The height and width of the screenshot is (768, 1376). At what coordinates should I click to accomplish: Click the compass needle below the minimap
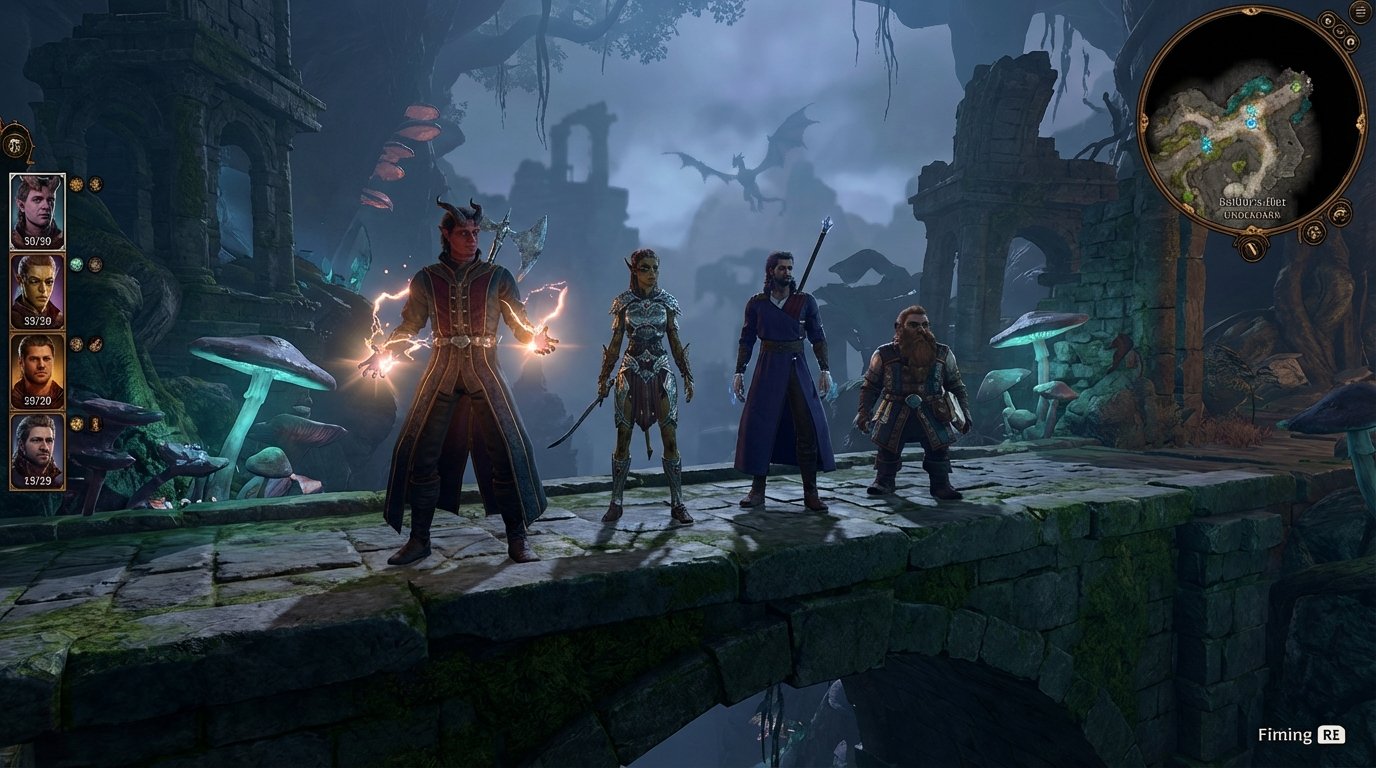click(x=1252, y=246)
